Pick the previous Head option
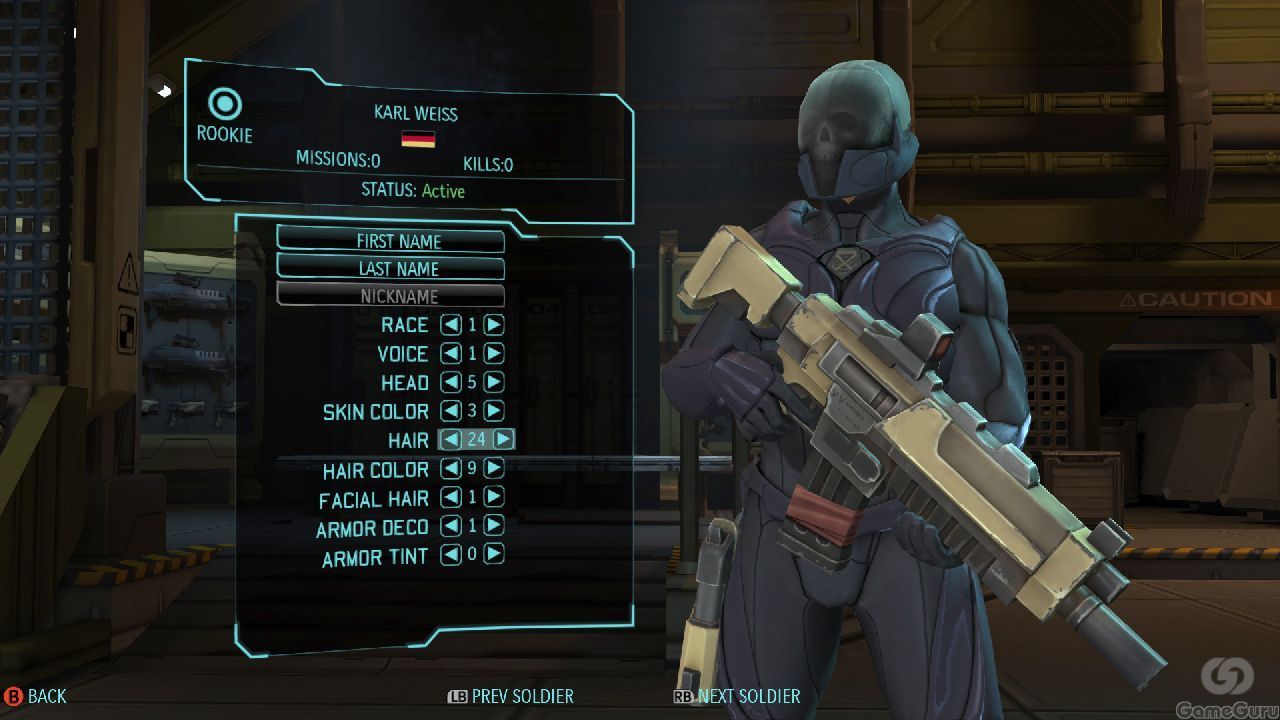1280x720 pixels. point(451,382)
